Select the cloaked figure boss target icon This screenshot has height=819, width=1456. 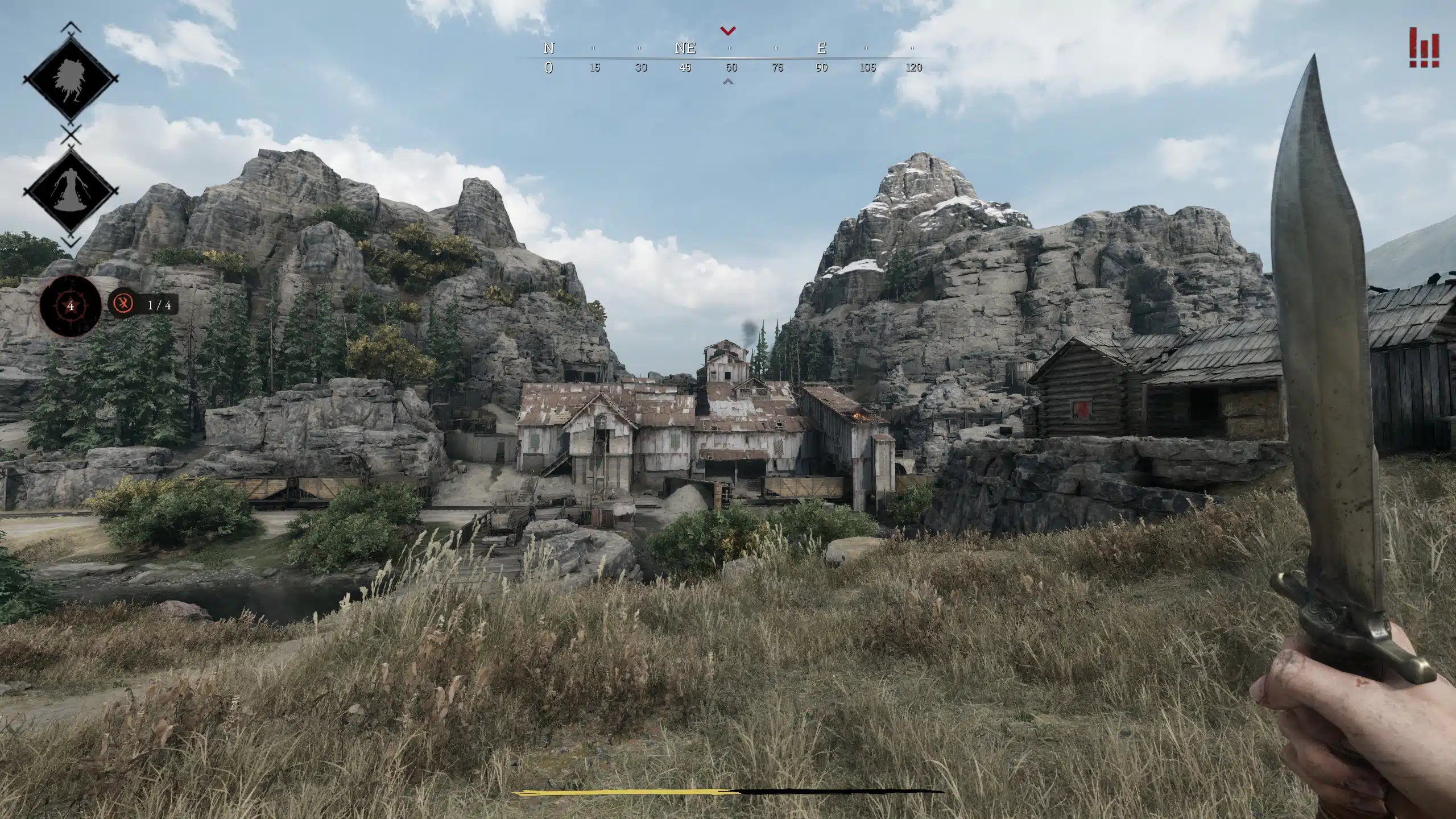[71, 191]
